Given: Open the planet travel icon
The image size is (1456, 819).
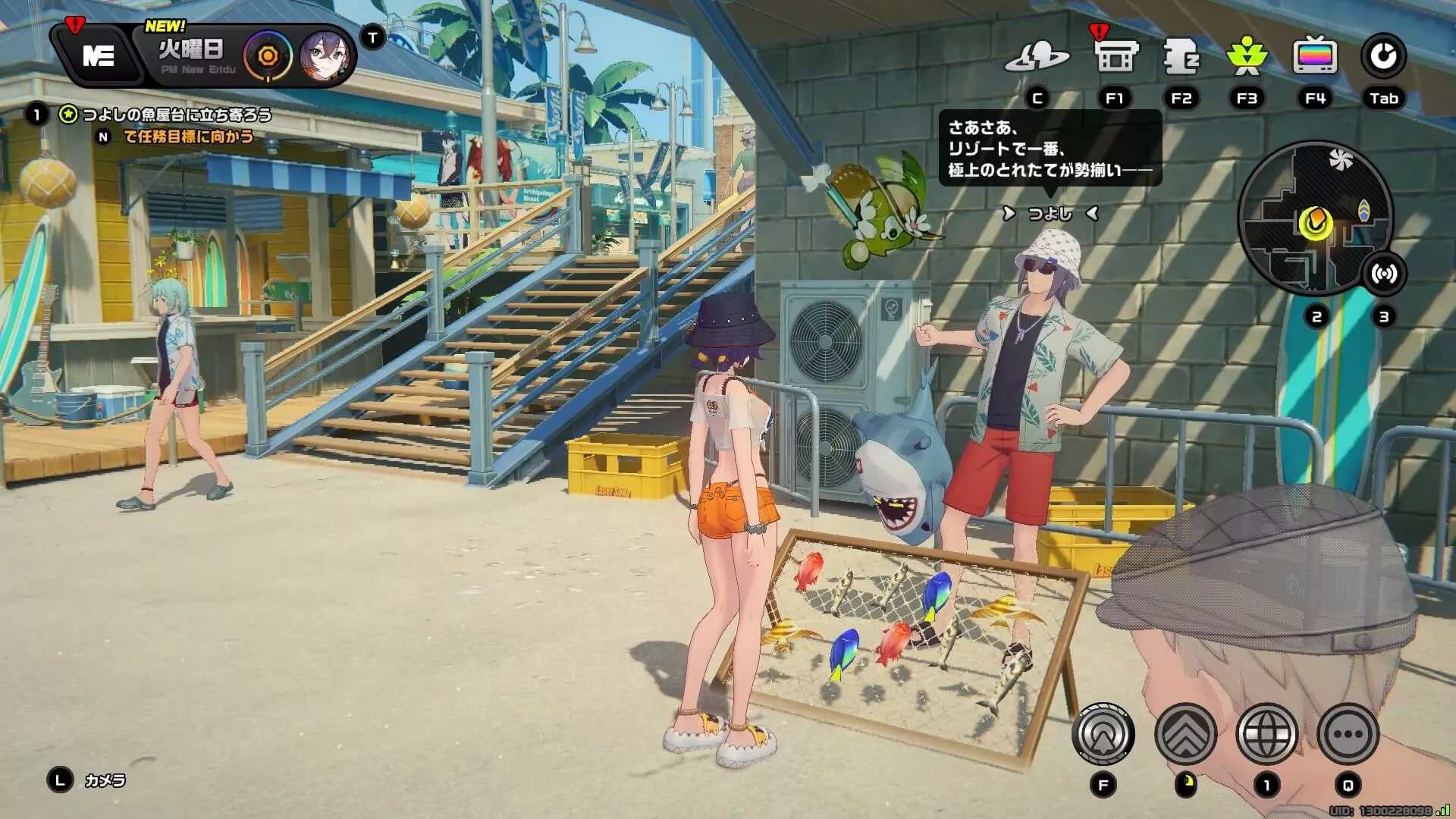Looking at the screenshot, I should [x=1037, y=57].
